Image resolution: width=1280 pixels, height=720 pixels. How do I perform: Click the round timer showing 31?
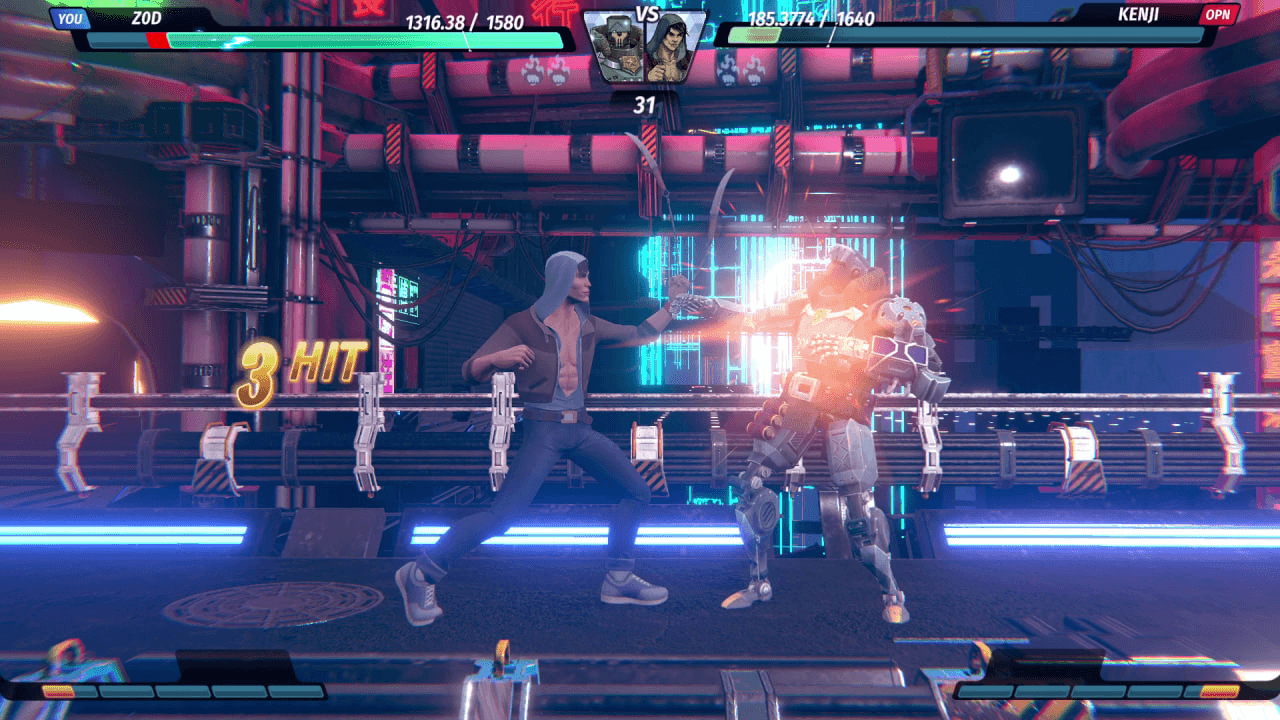[647, 100]
